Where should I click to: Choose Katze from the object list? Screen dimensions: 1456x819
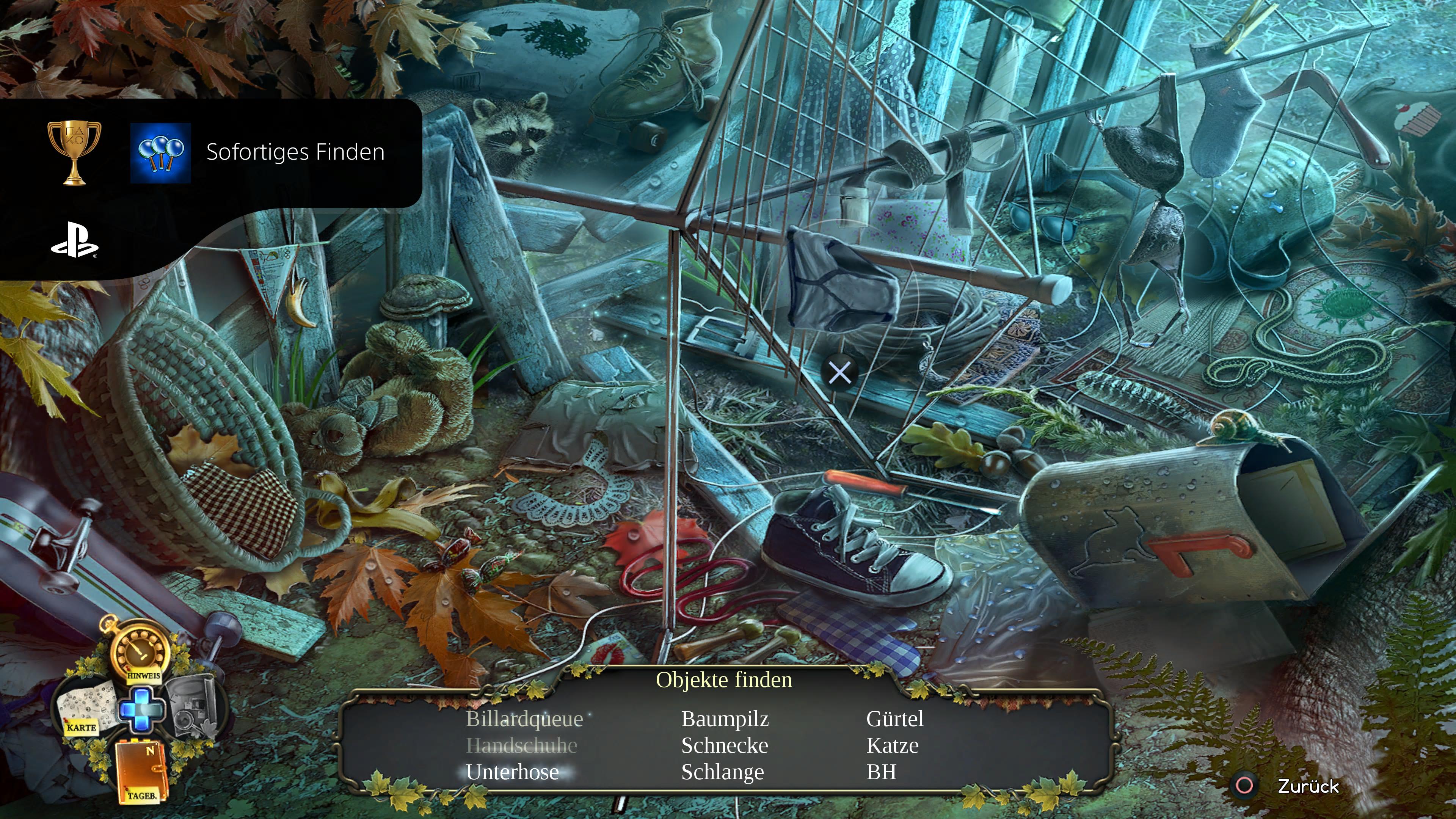tap(893, 745)
